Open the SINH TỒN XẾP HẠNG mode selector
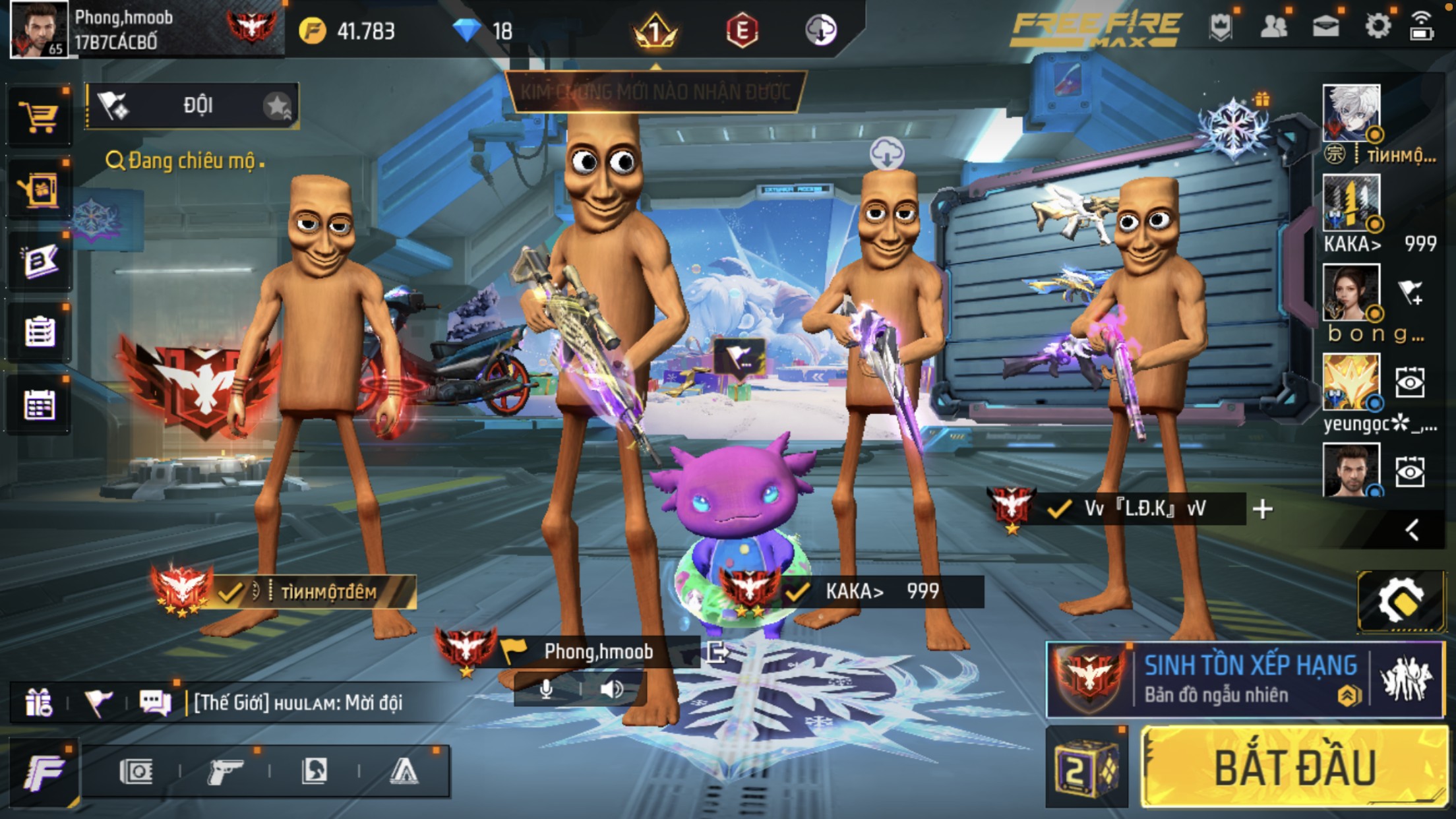This screenshot has height=819, width=1456. 1245,679
